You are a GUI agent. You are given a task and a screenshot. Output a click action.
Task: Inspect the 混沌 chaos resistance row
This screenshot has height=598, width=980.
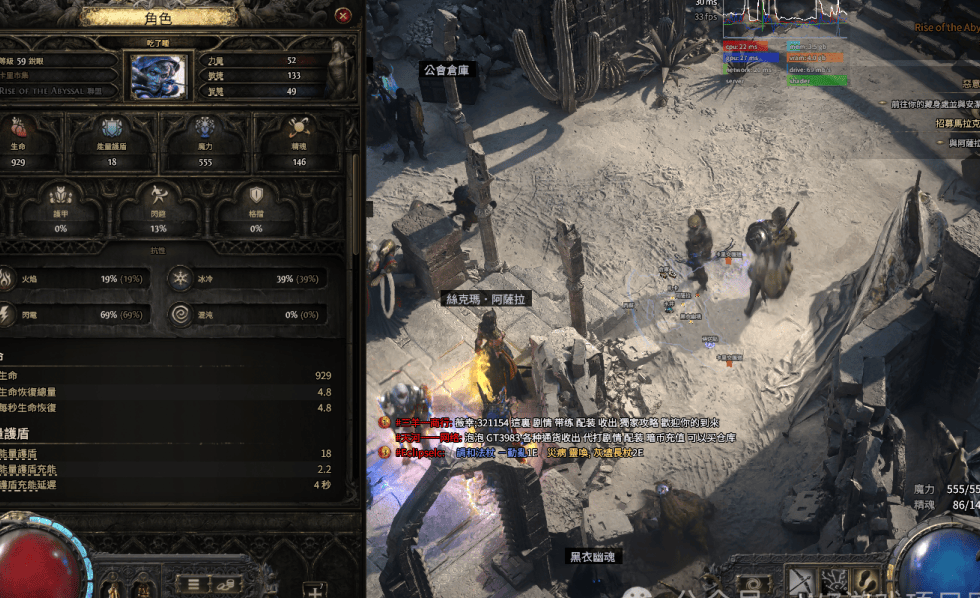pos(247,315)
